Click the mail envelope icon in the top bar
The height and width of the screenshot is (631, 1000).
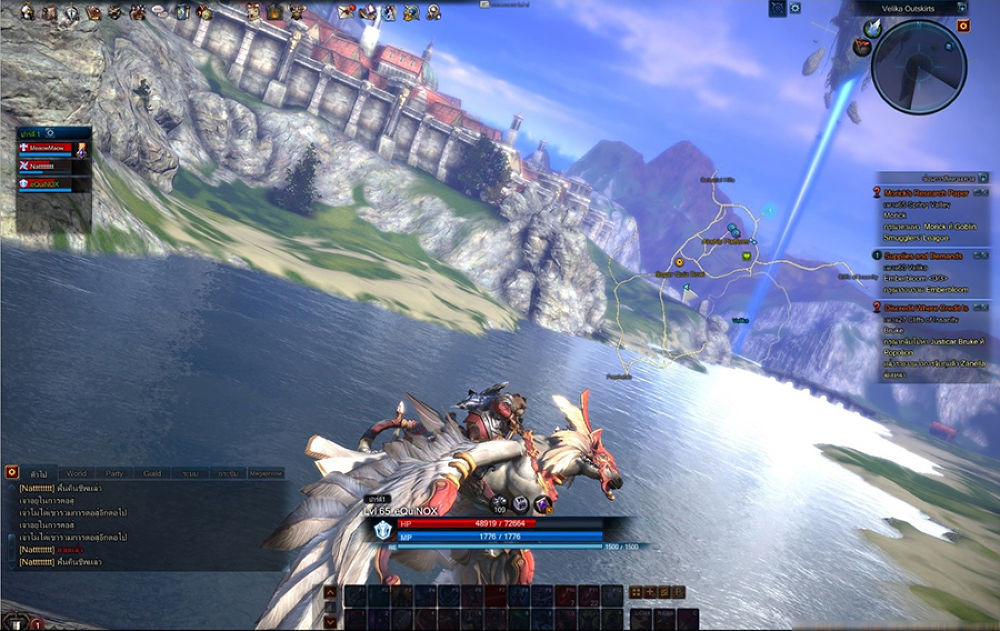coord(345,12)
